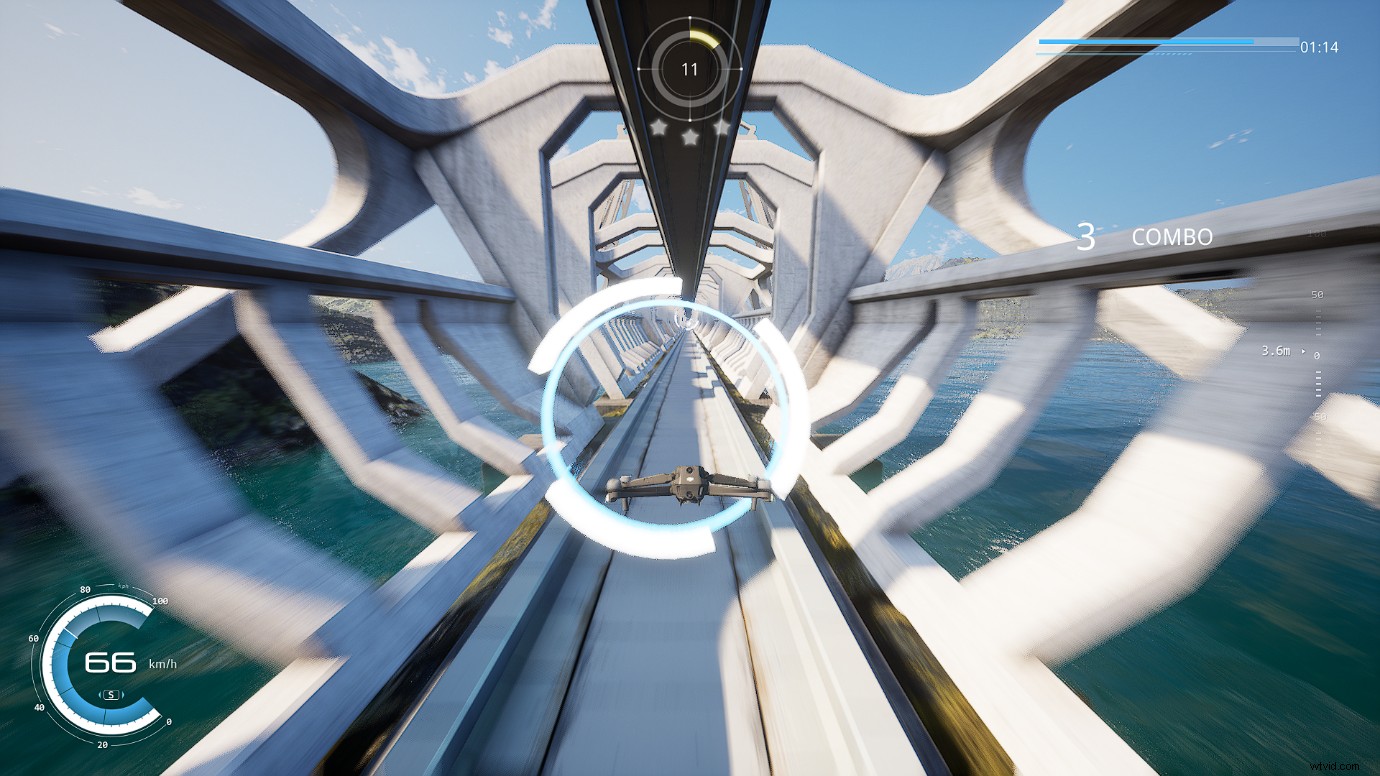Click the third star on the gauge
The height and width of the screenshot is (776, 1380).
pyautogui.click(x=722, y=126)
